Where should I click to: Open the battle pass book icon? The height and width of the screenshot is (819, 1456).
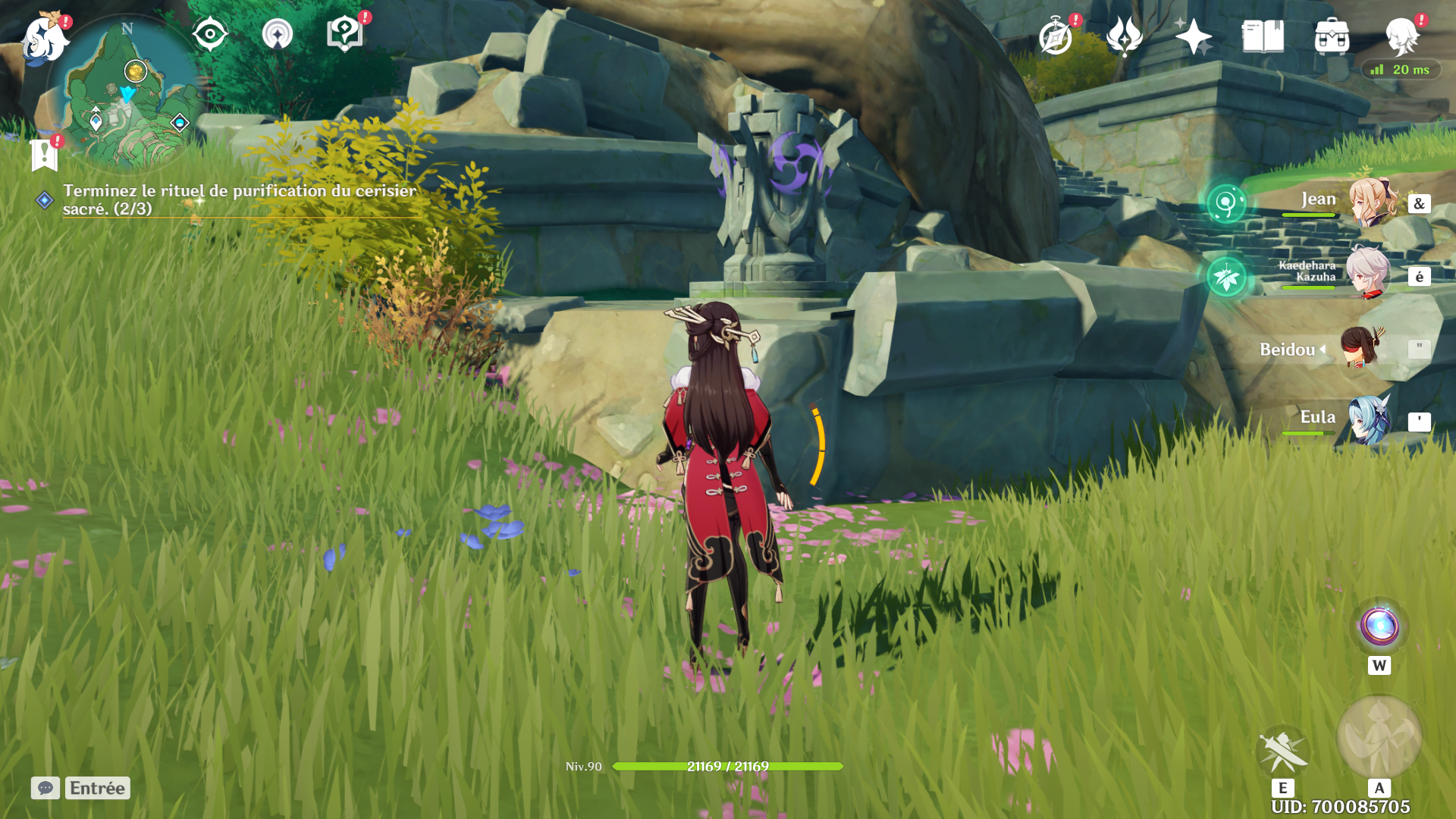1263,36
